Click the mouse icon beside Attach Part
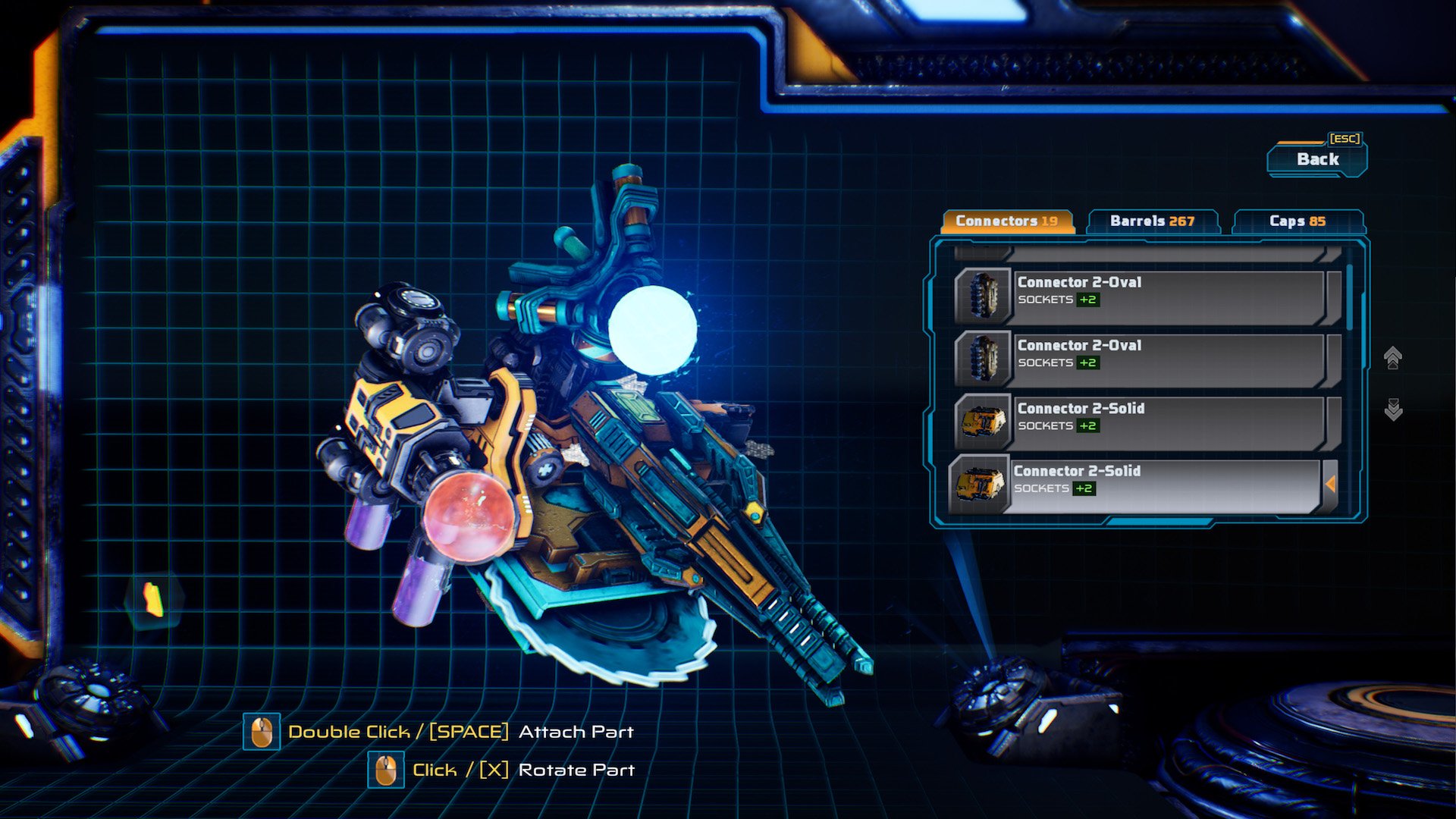 pos(262,732)
